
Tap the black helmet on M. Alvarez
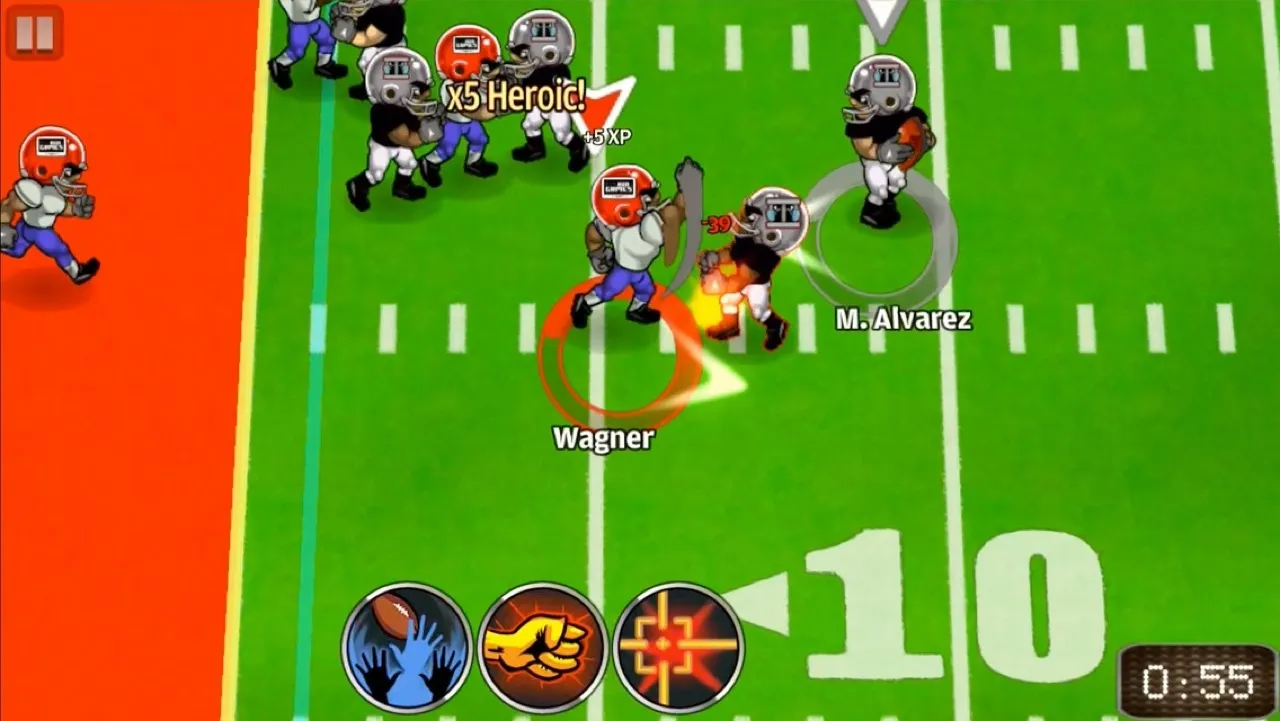tap(882, 85)
